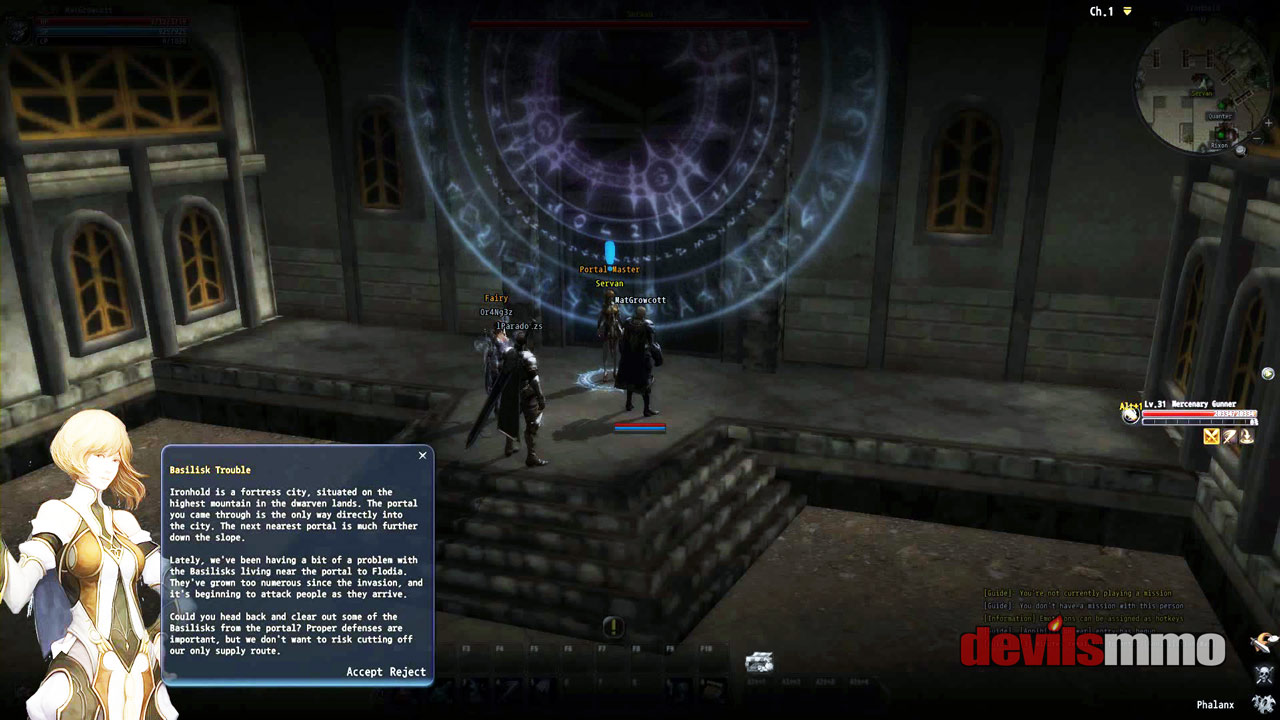This screenshot has height=720, width=1280.
Task: Click the magnifier button below the minimap
Action: pyautogui.click(x=1241, y=150)
